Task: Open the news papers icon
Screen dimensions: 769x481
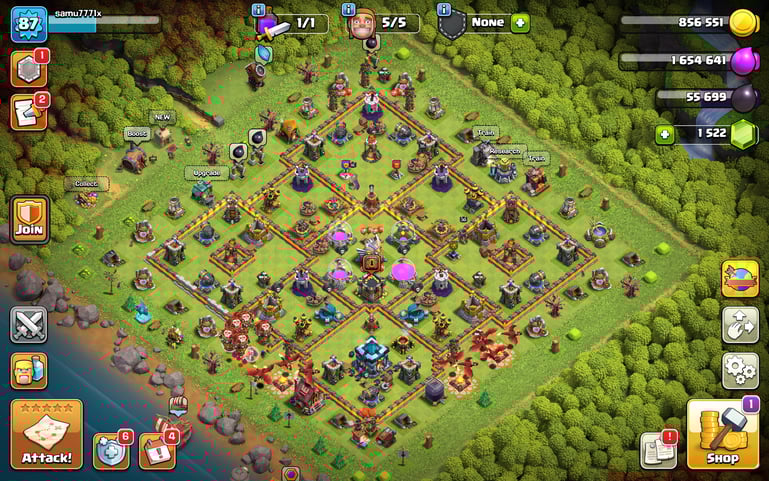Action: click(657, 450)
